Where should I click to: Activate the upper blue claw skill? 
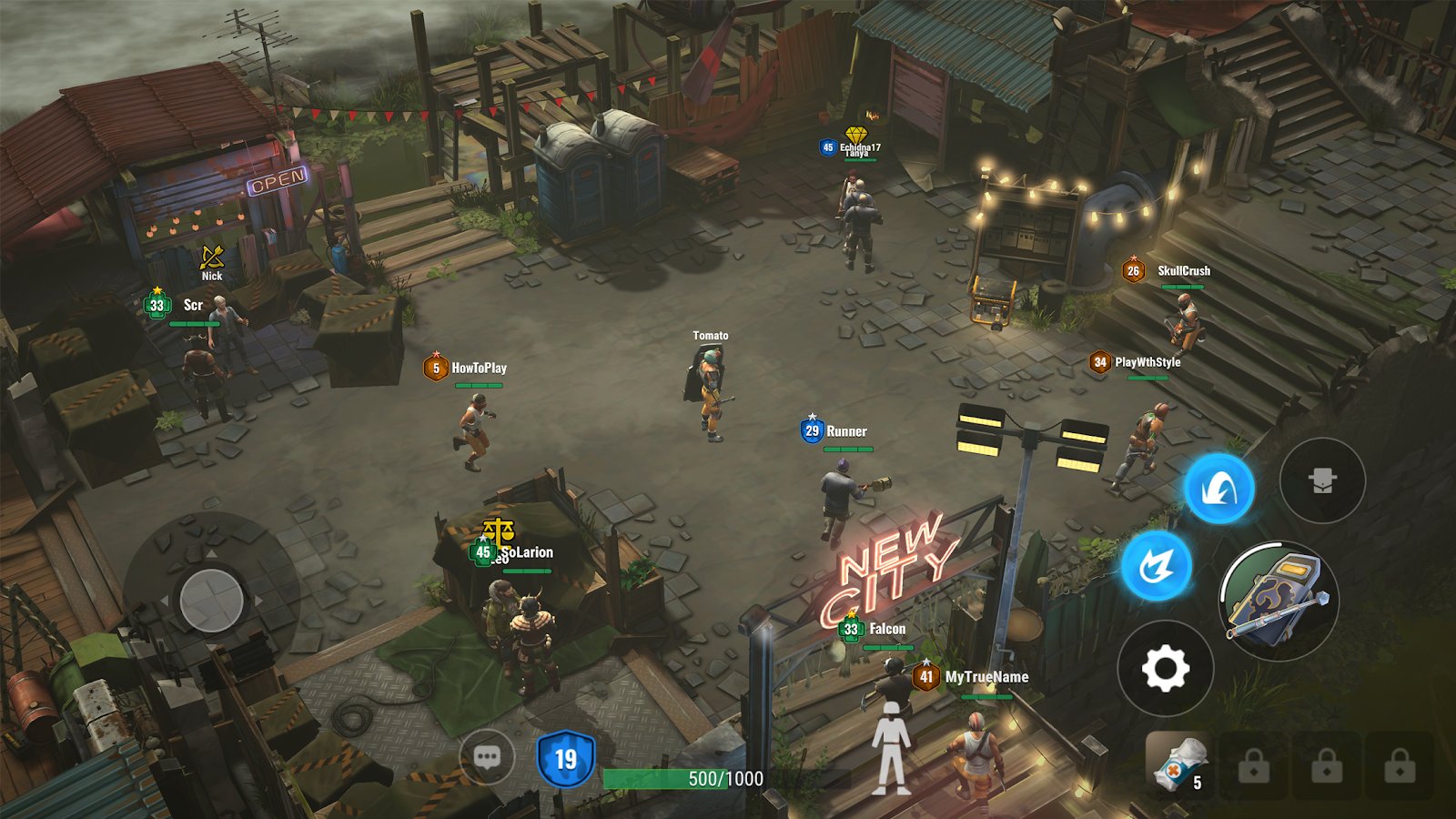[1219, 489]
